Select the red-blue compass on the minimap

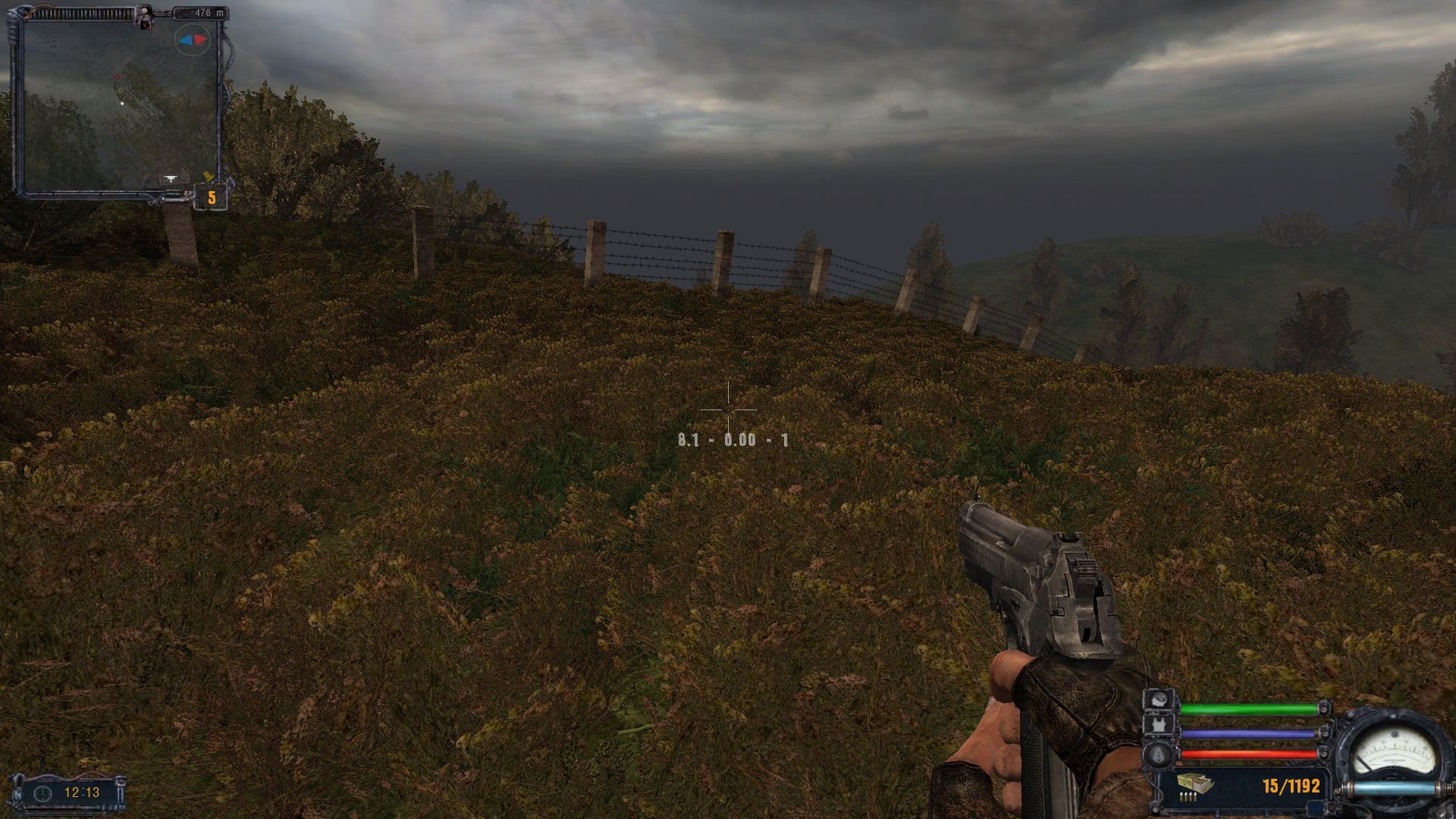pos(191,39)
